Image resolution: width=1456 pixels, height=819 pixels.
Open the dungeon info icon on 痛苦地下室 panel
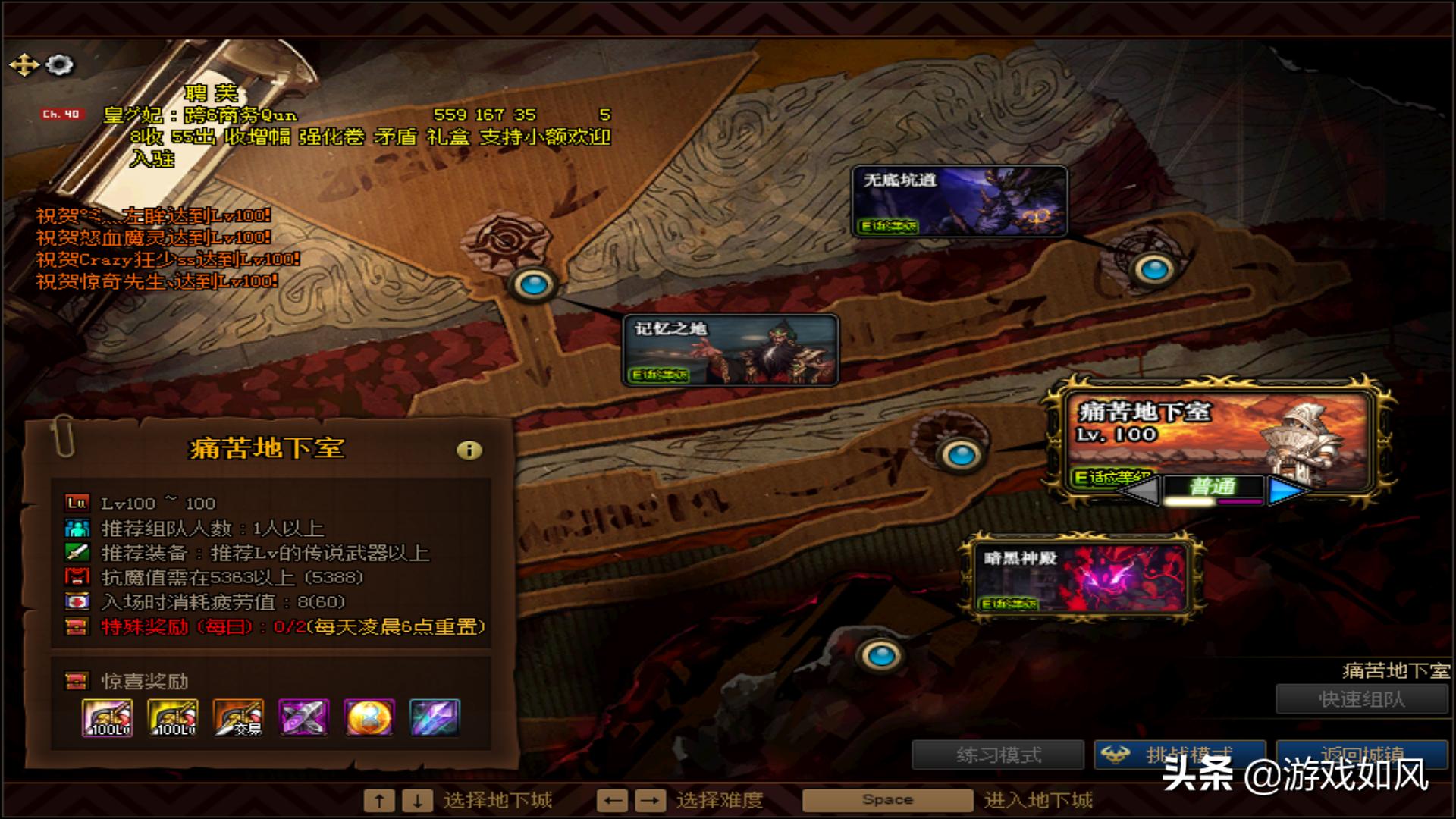pos(468,448)
